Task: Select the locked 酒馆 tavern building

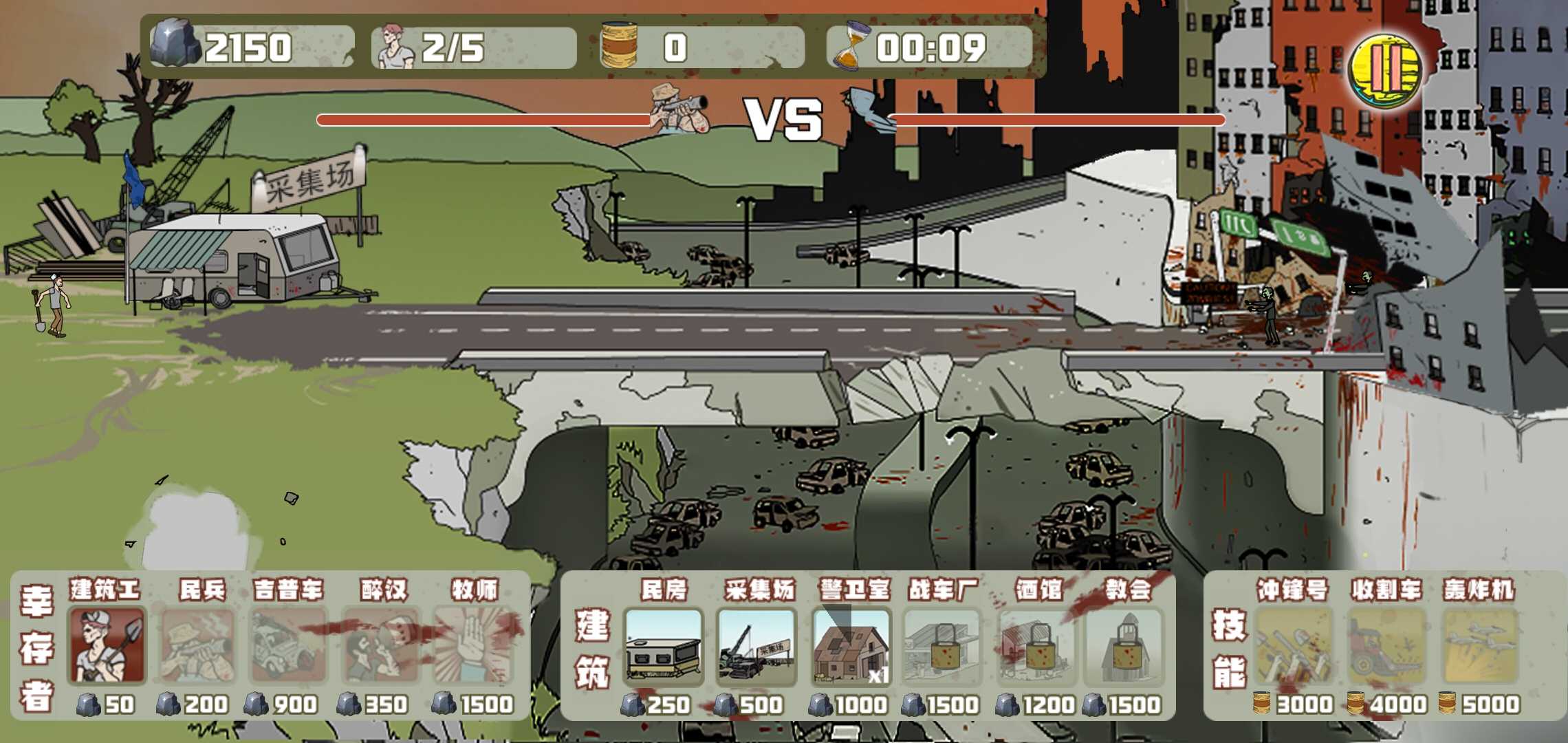Action: (1038, 647)
